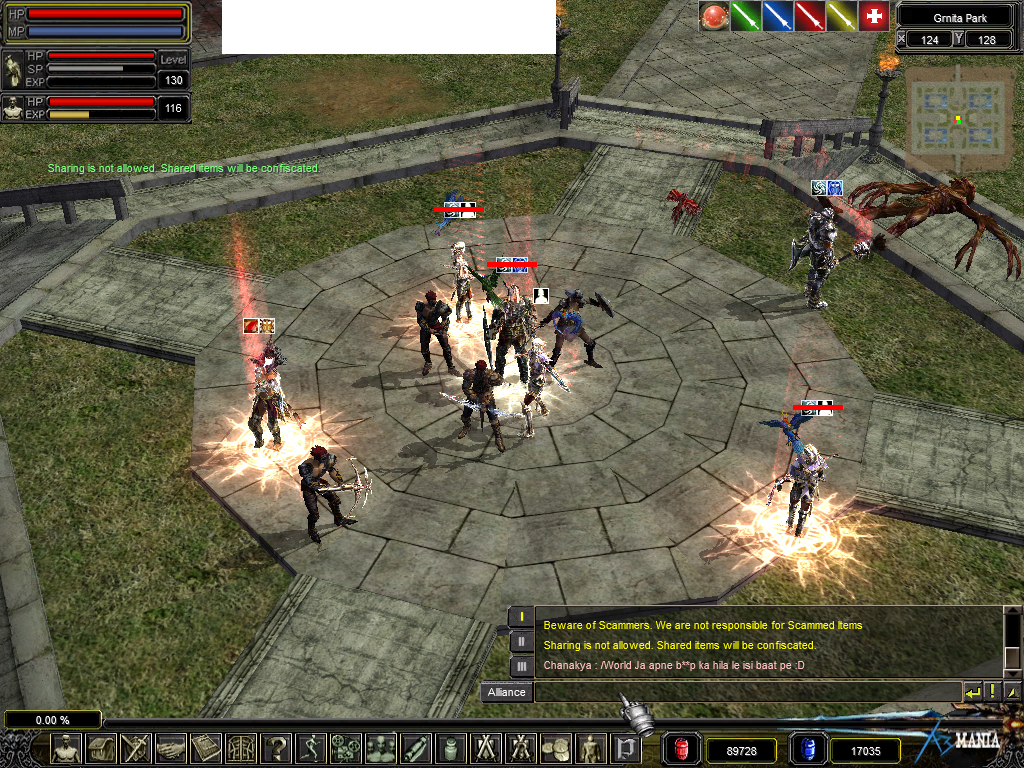Focus the chat message input field

click(746, 692)
